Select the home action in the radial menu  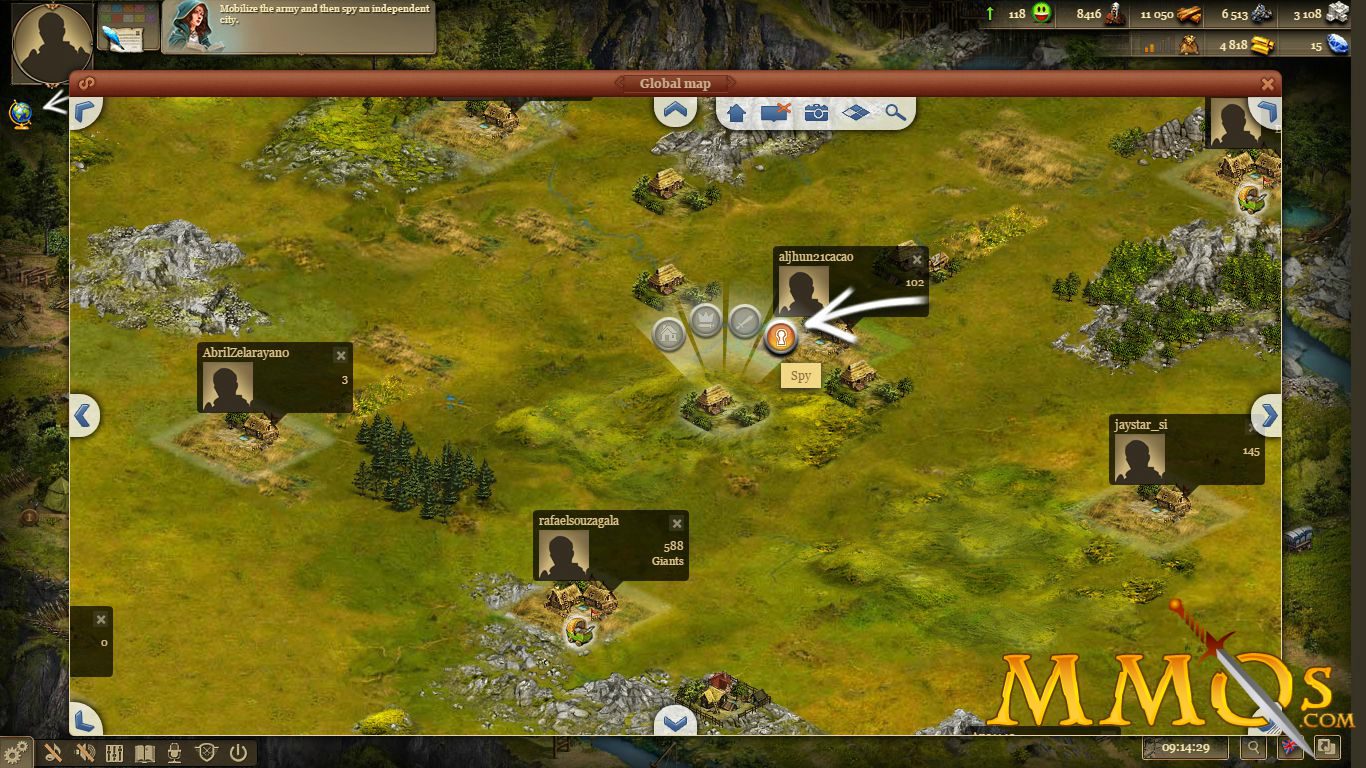click(668, 334)
